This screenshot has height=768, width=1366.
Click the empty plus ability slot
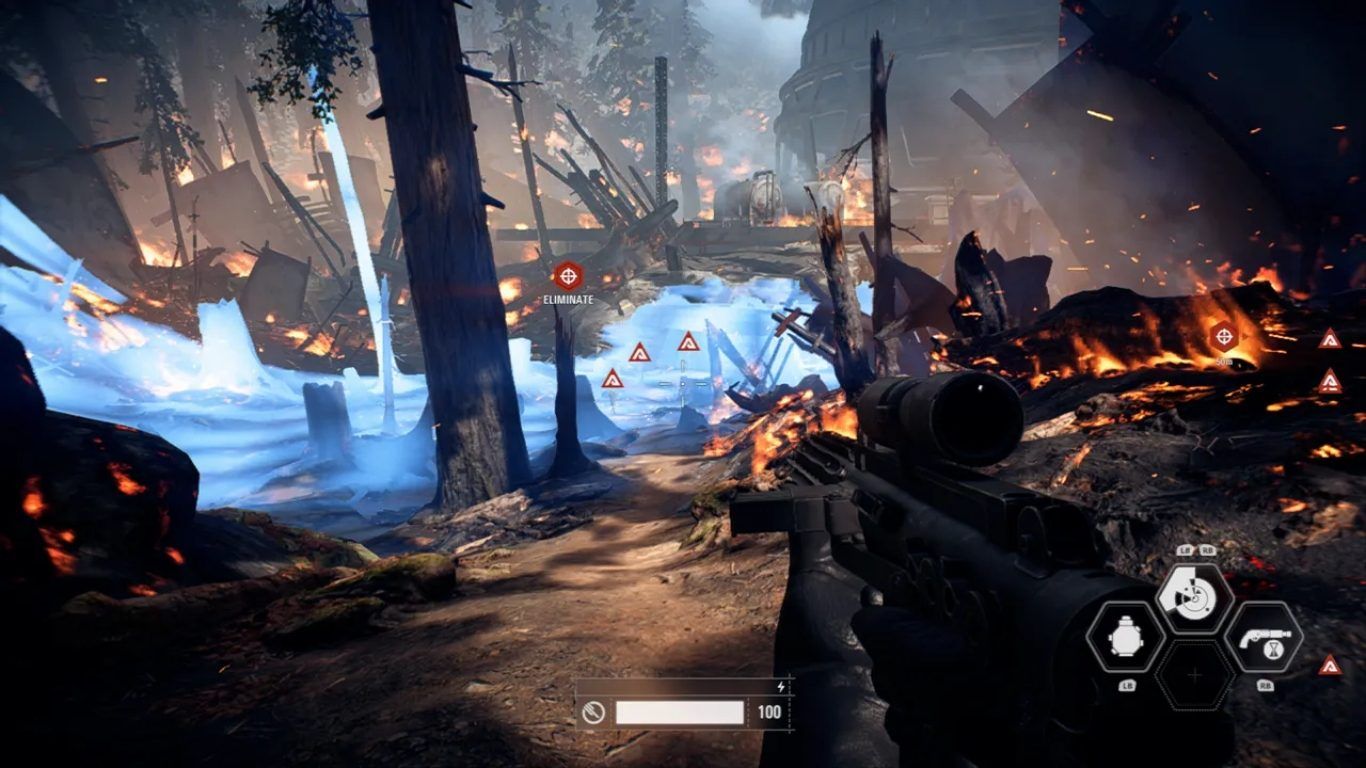1194,676
